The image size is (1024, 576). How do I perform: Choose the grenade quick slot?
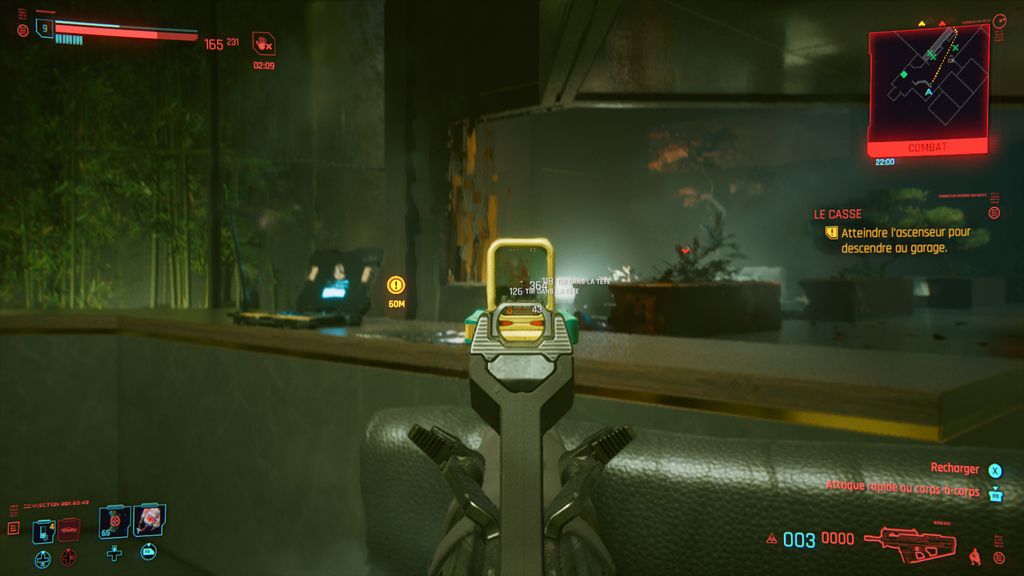pos(114,521)
